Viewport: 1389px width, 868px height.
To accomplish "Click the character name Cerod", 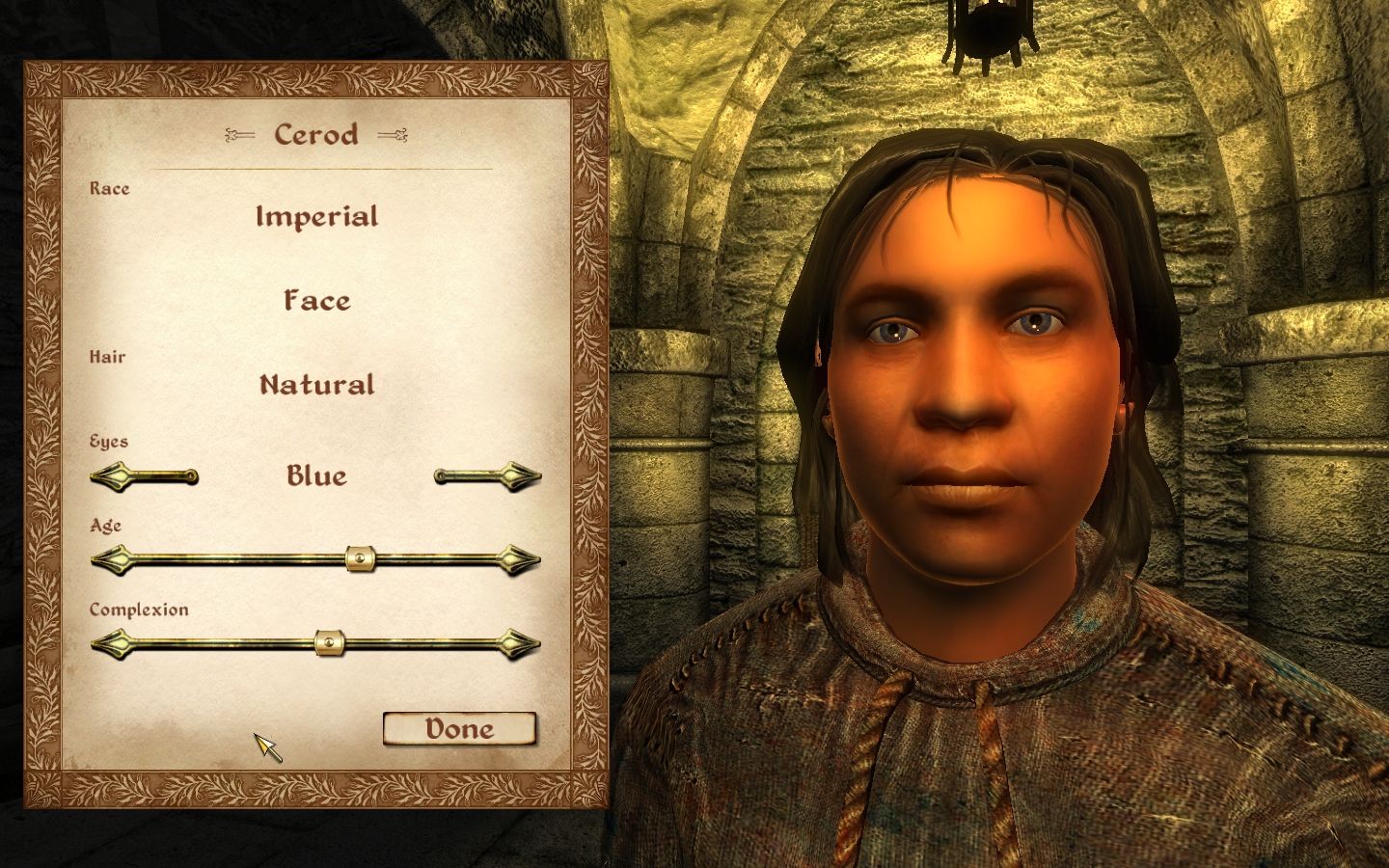I will 317,135.
